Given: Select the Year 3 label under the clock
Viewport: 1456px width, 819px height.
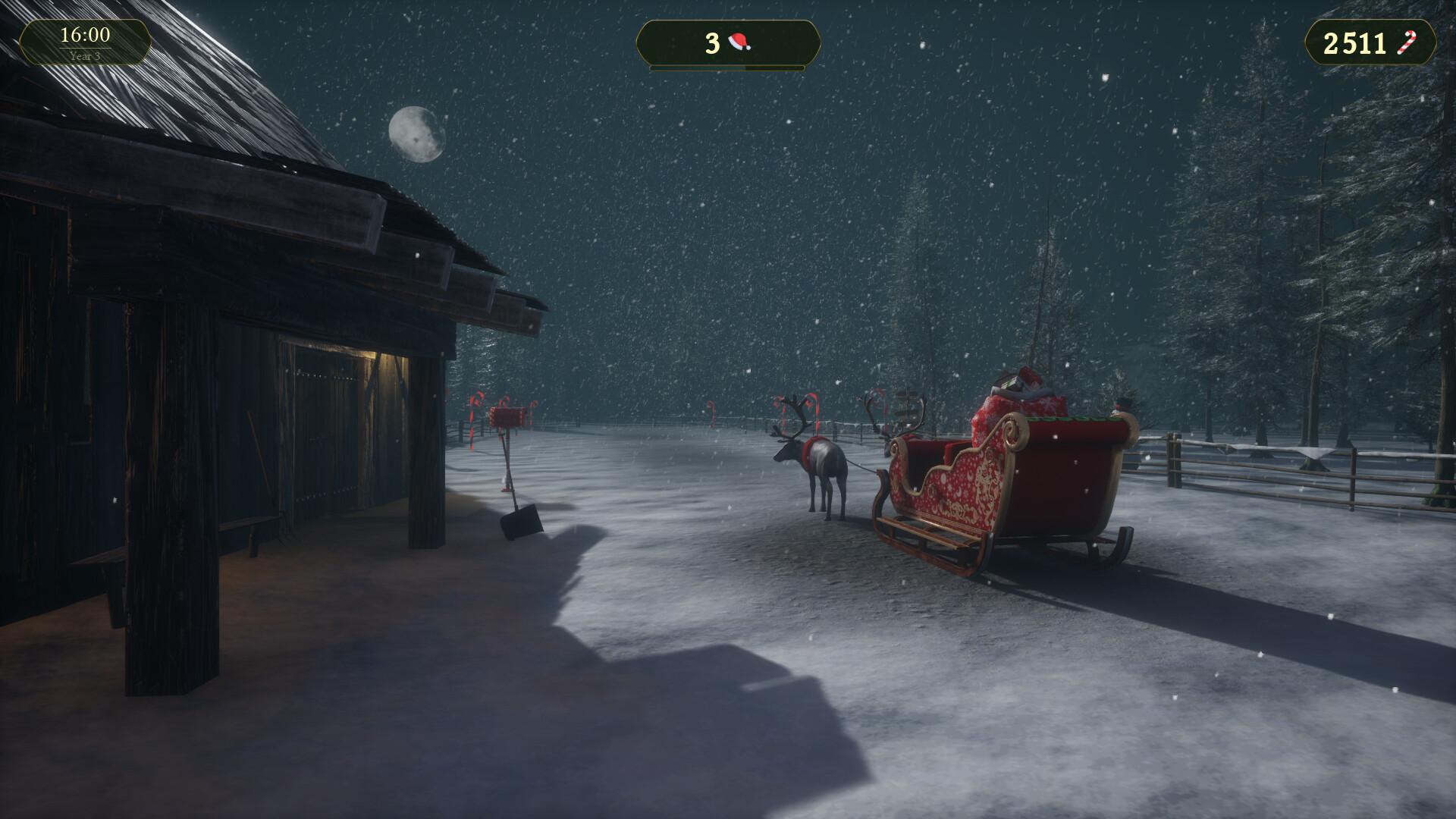Looking at the screenshot, I should 83,55.
